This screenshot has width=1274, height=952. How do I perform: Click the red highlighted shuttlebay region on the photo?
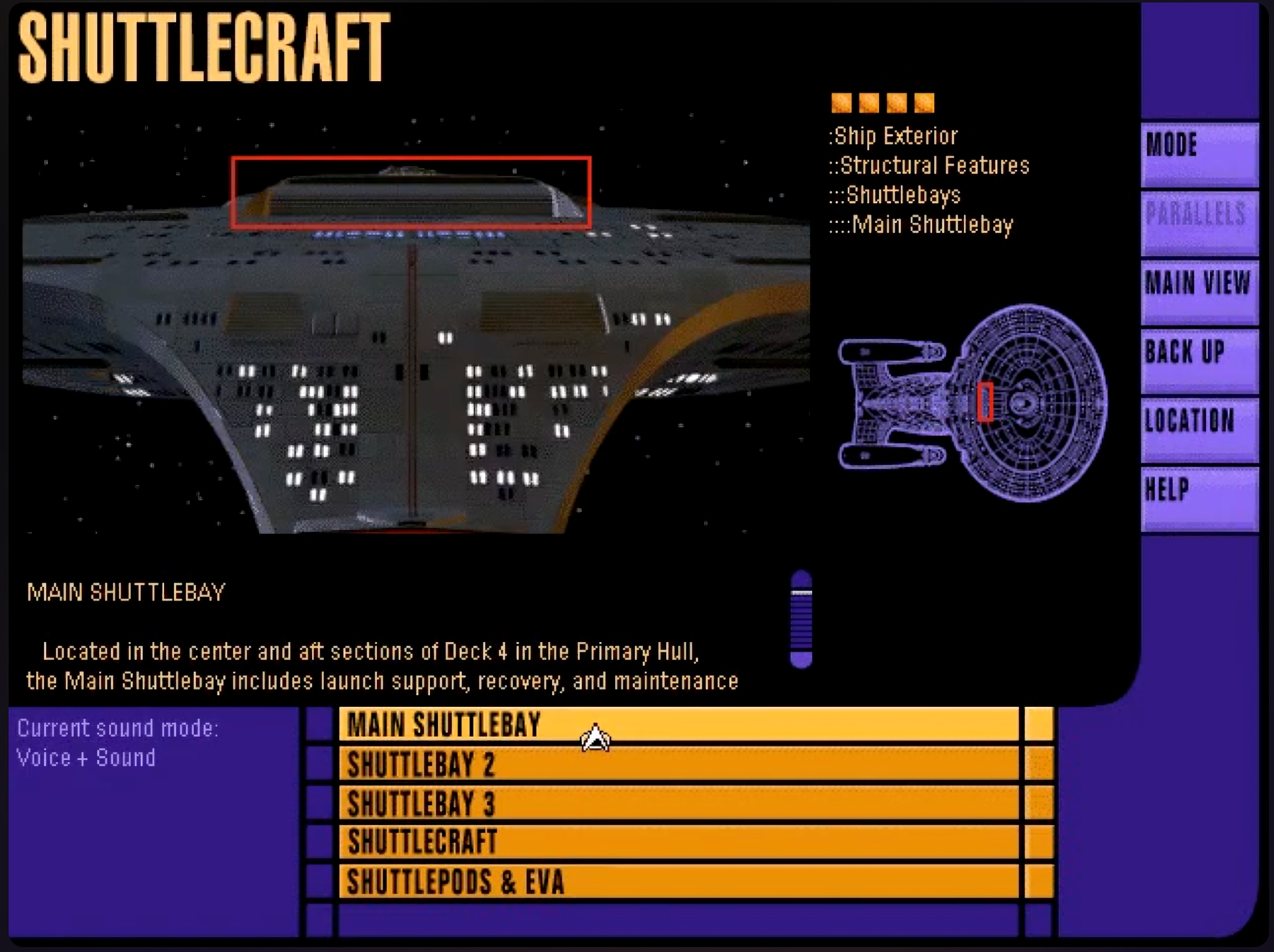point(411,191)
